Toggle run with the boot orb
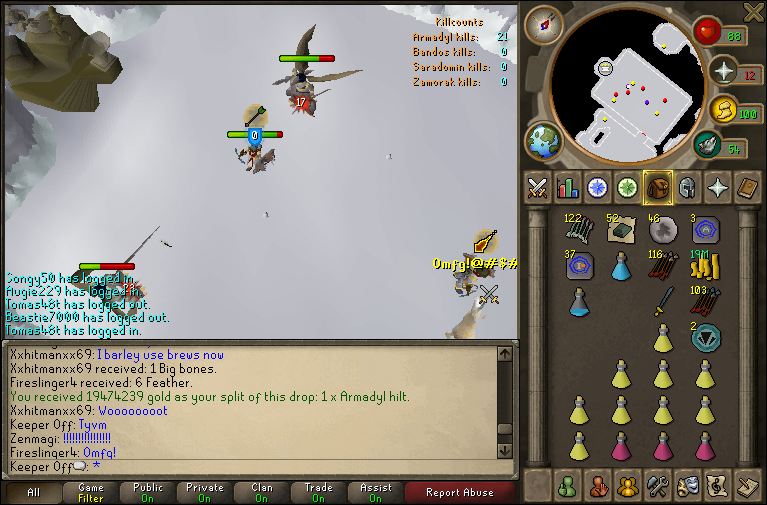 (x=722, y=110)
